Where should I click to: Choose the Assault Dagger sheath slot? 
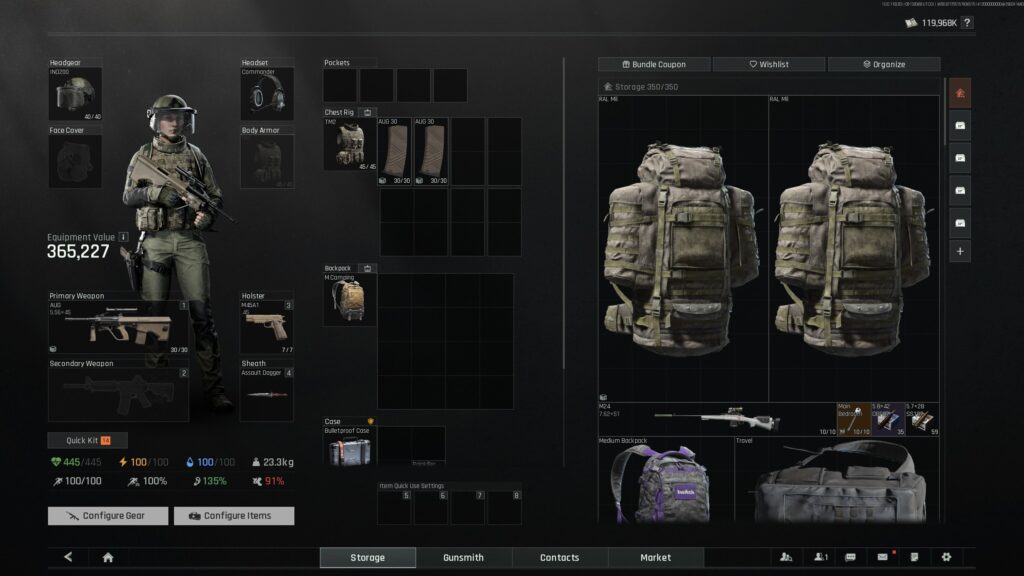click(266, 394)
